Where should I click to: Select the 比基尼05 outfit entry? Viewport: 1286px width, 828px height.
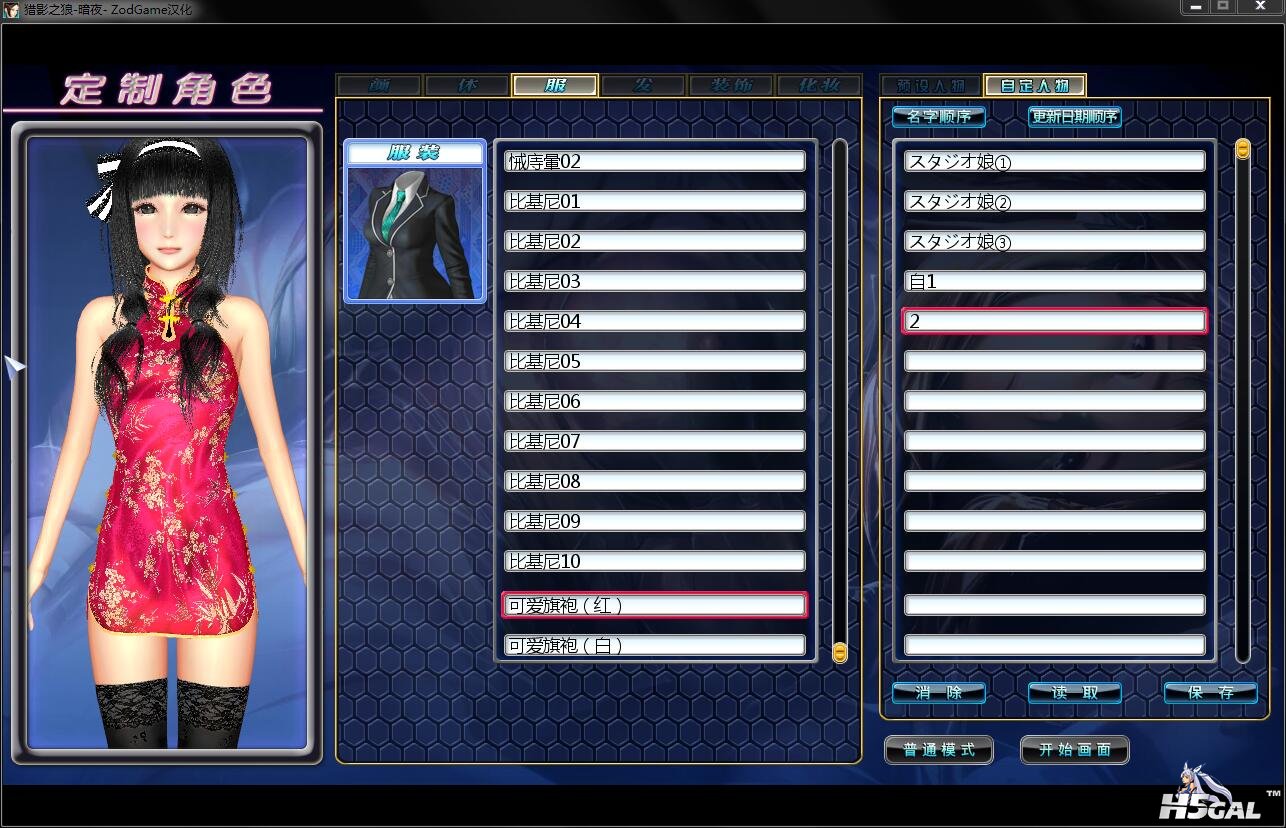click(x=655, y=361)
